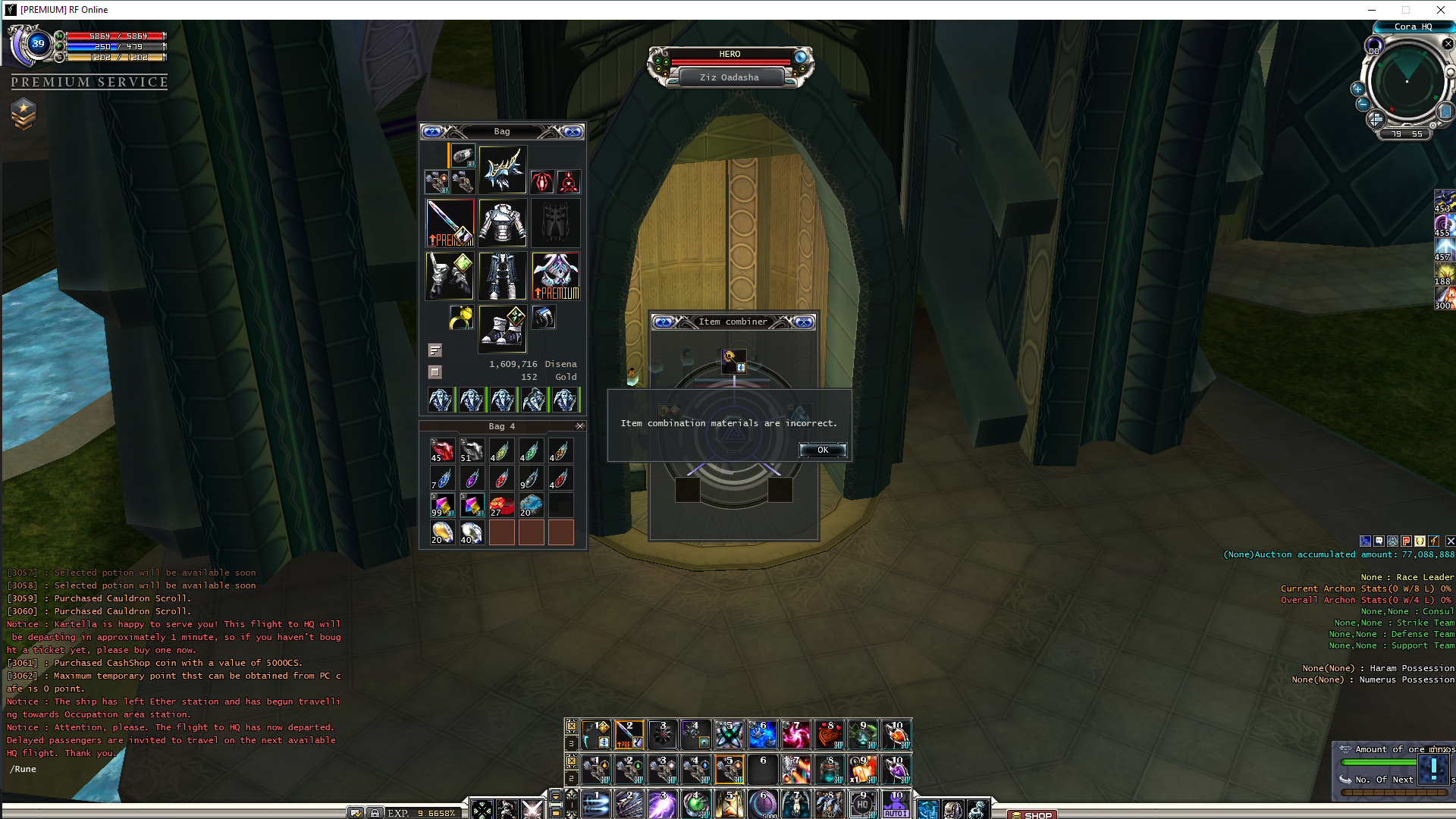
Task: Pick the red ore stack of 45
Action: tap(442, 450)
